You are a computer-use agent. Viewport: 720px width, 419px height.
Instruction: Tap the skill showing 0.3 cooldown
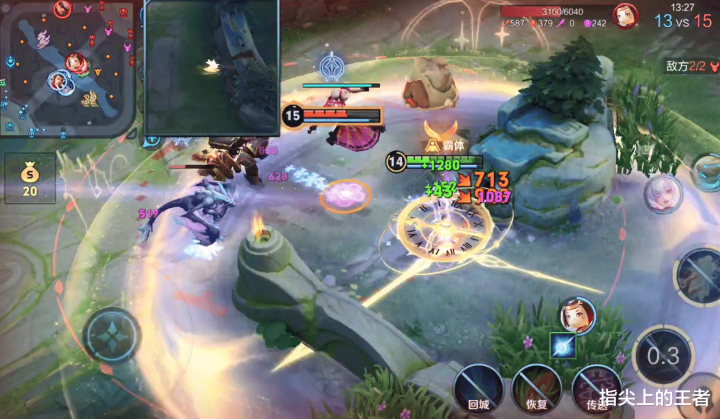pos(662,357)
